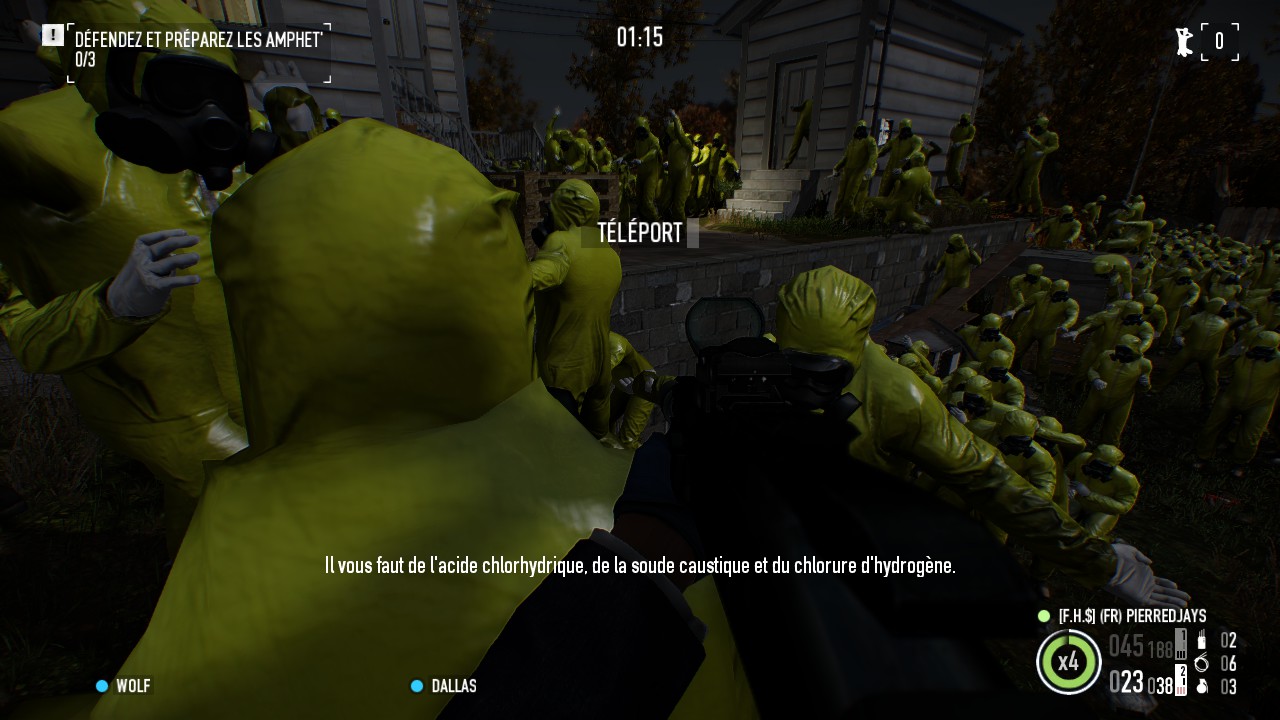
Task: Click the TÉLÉPORT label
Action: point(640,233)
